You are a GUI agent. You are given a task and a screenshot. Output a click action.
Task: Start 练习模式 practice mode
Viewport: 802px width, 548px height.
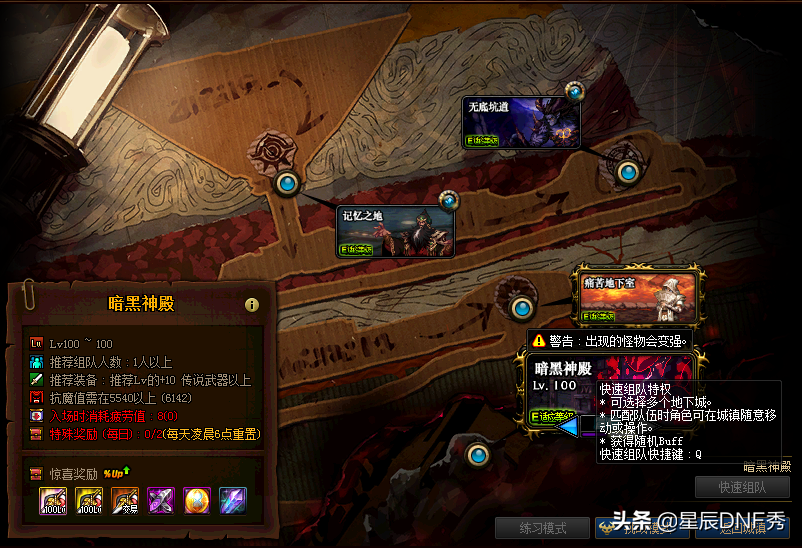[x=542, y=527]
